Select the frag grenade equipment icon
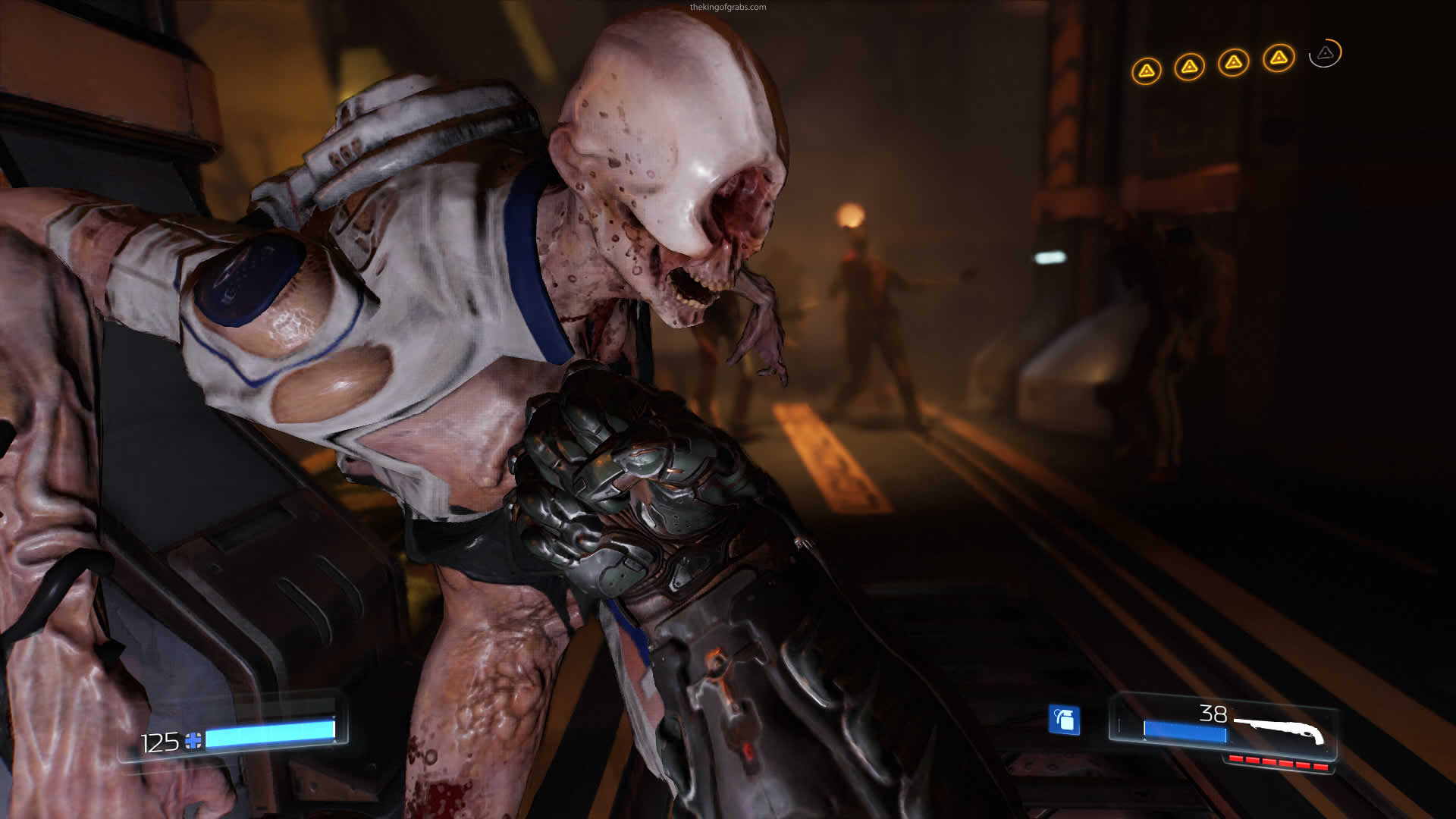Screen dimensions: 1456x819 (x=1064, y=720)
